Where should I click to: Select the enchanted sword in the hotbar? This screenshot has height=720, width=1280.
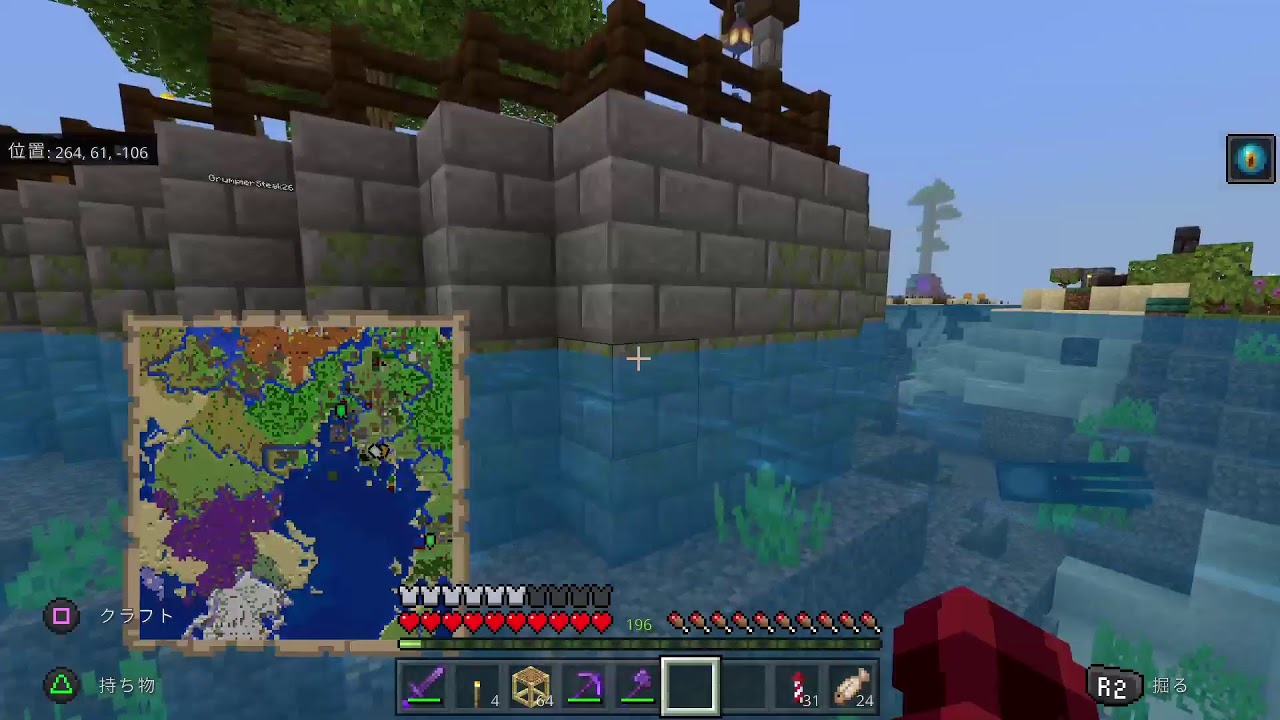tap(423, 686)
